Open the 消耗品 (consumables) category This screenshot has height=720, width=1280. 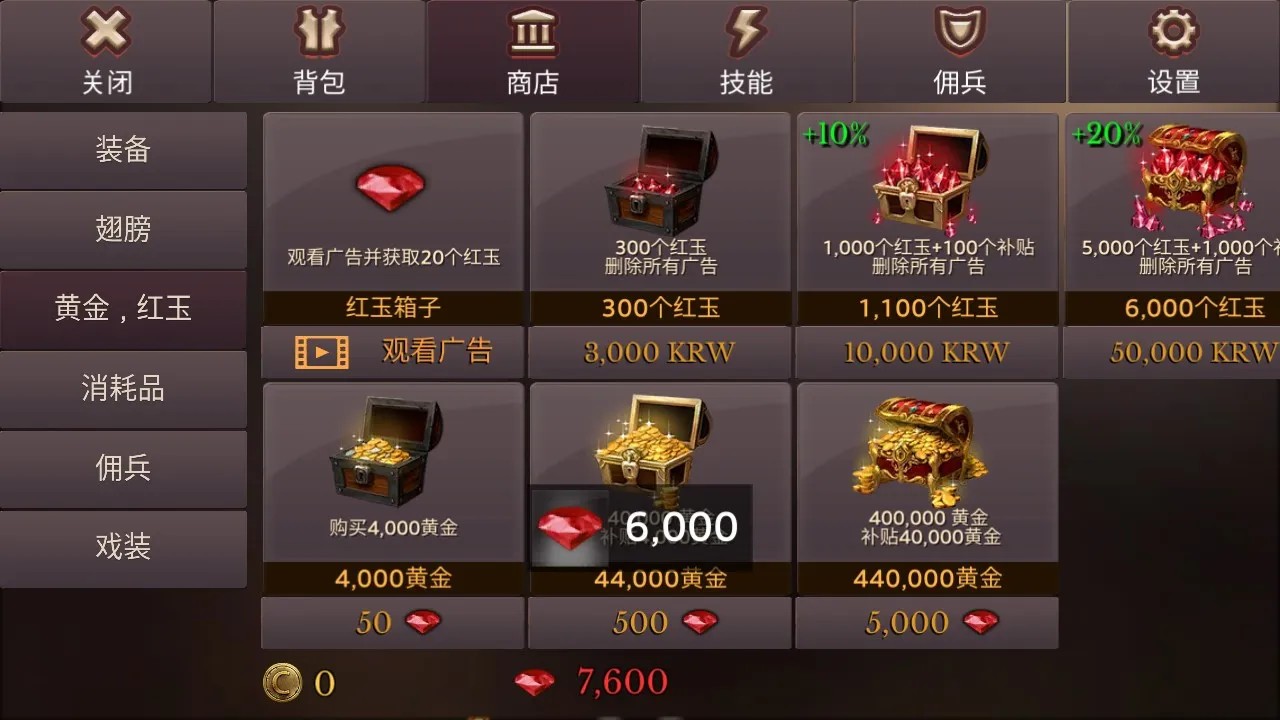click(122, 388)
